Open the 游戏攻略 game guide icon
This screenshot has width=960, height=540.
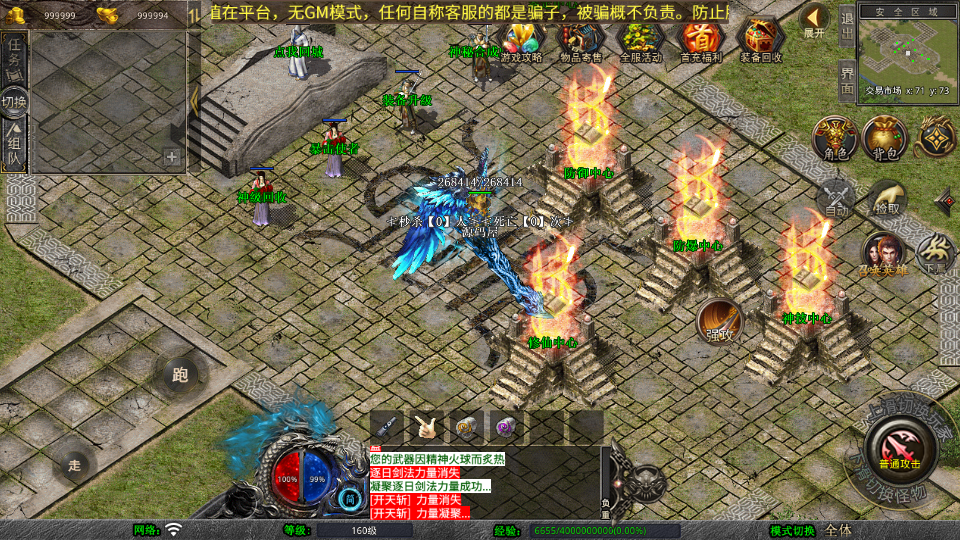pyautogui.click(x=520, y=39)
